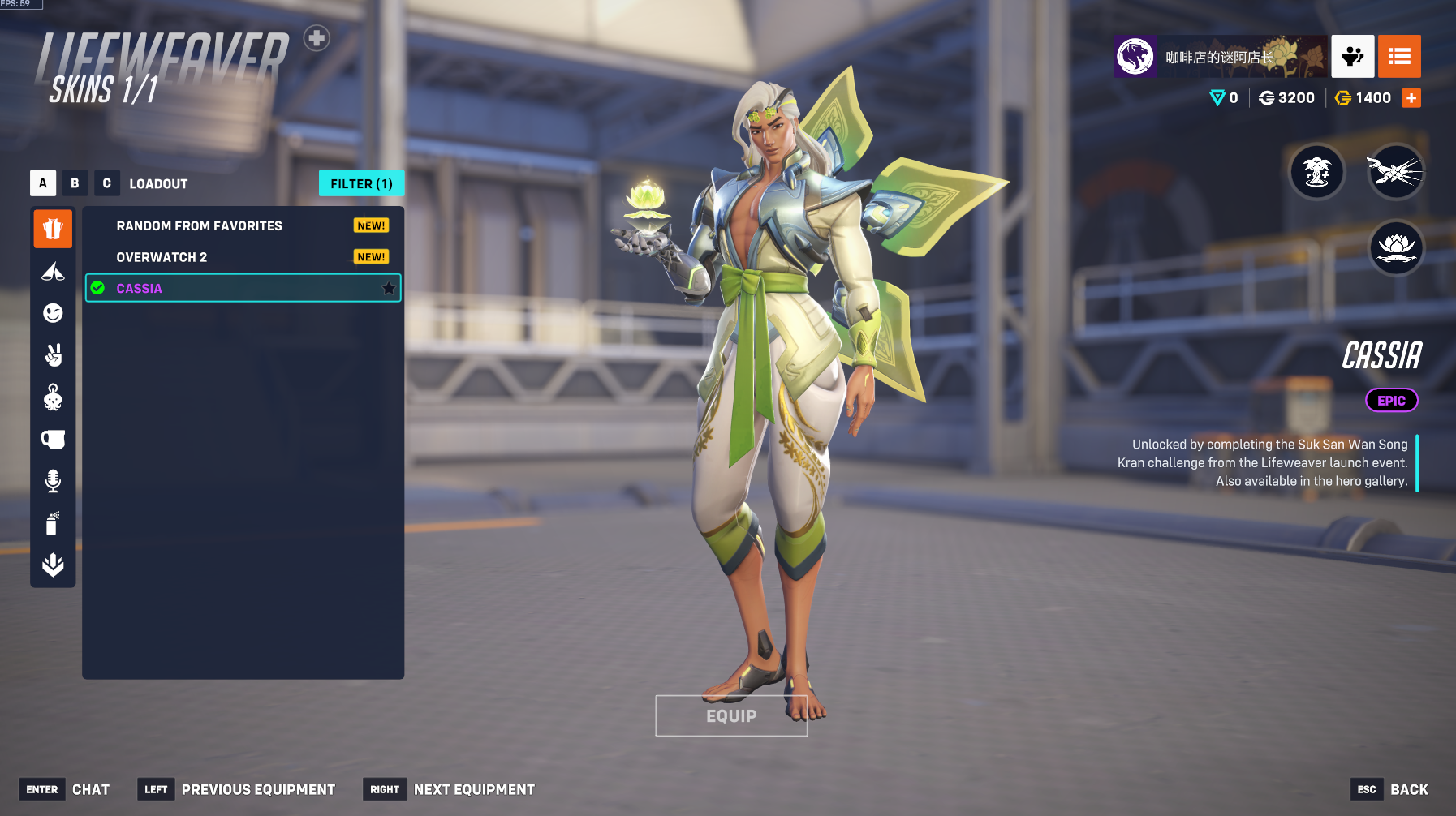Open the social/friends menu icon
Image resolution: width=1456 pixels, height=816 pixels.
1352,56
